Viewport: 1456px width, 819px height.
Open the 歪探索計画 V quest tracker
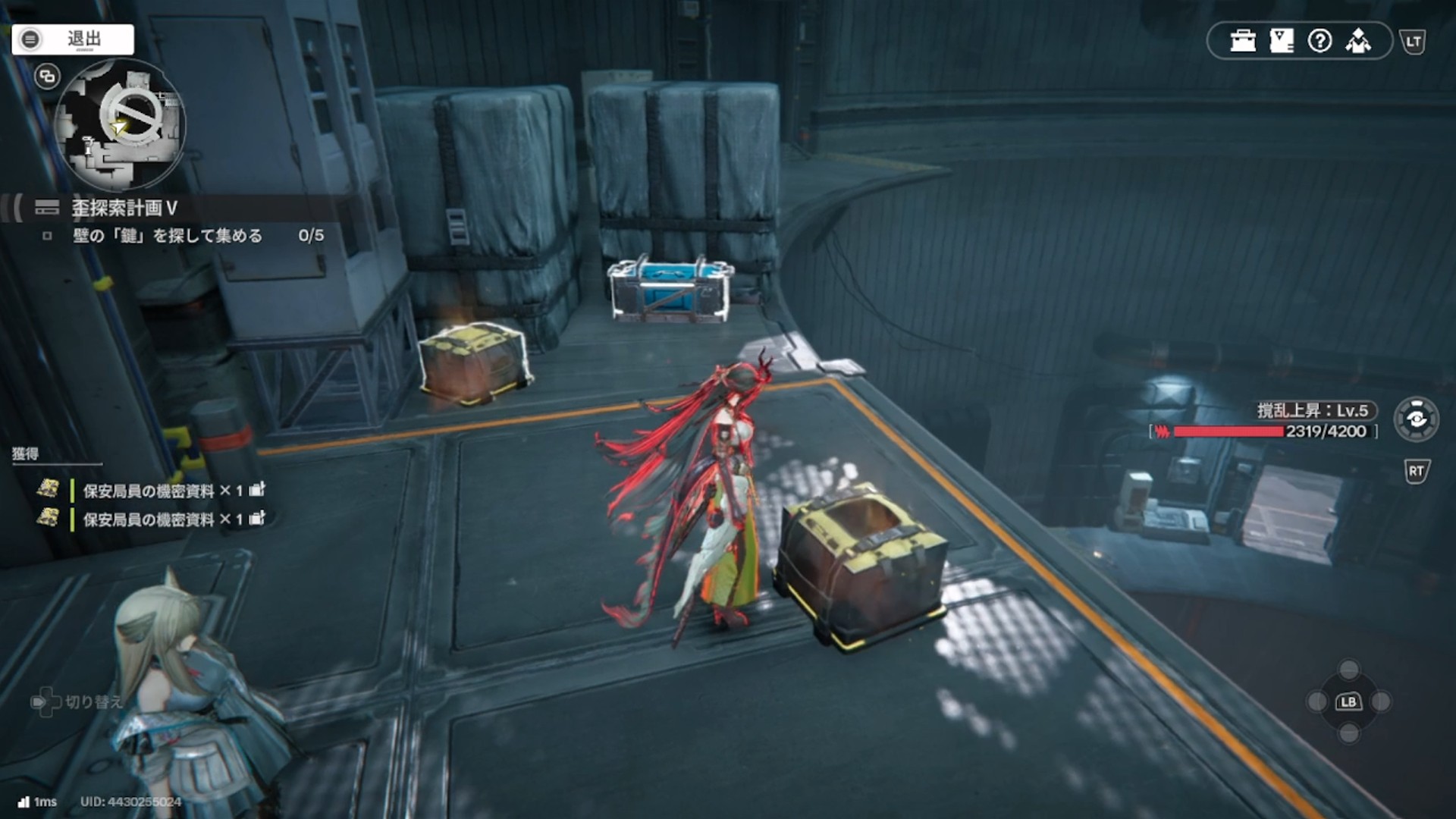124,208
